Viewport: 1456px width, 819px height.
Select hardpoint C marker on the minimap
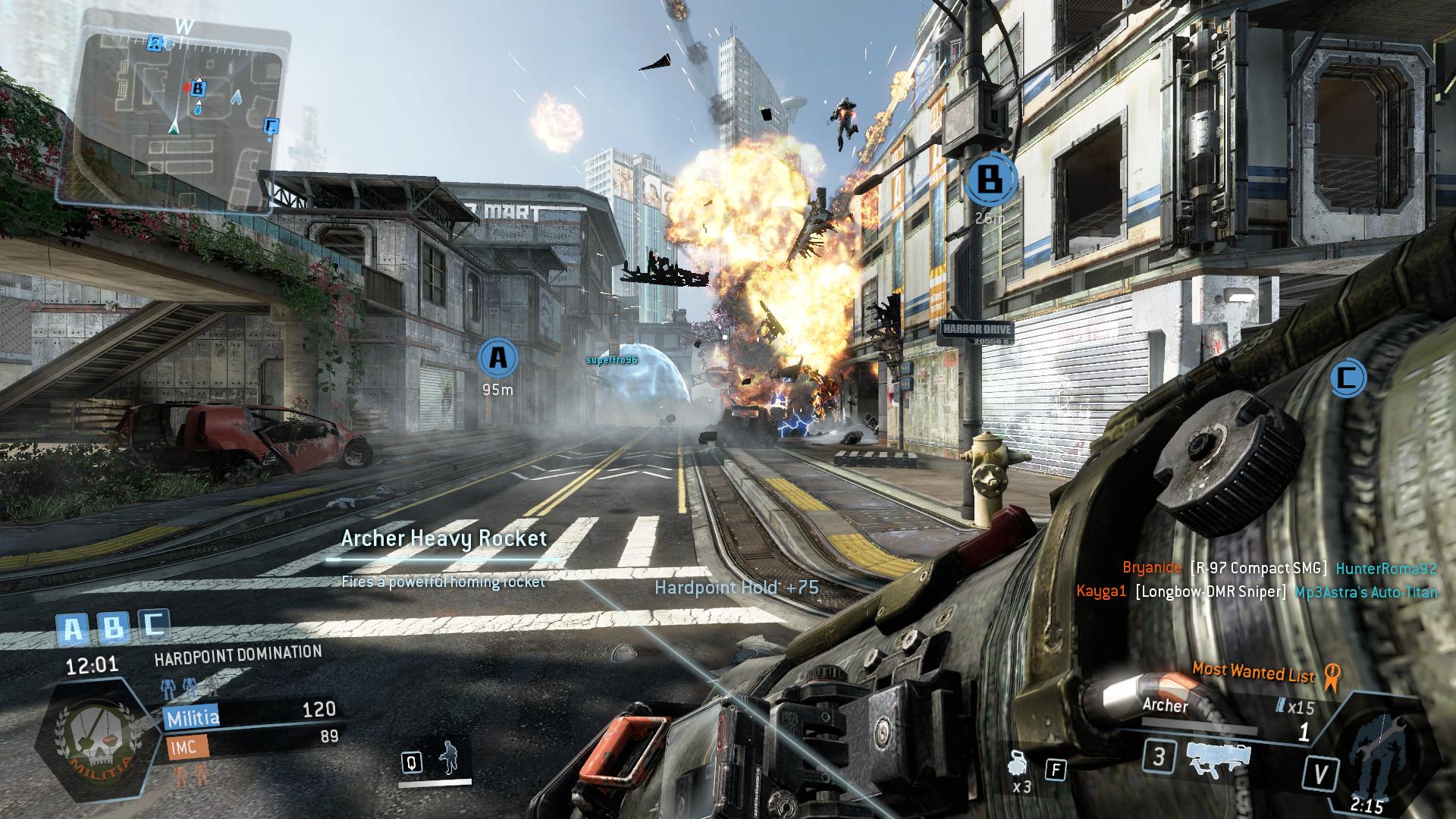[x=271, y=126]
